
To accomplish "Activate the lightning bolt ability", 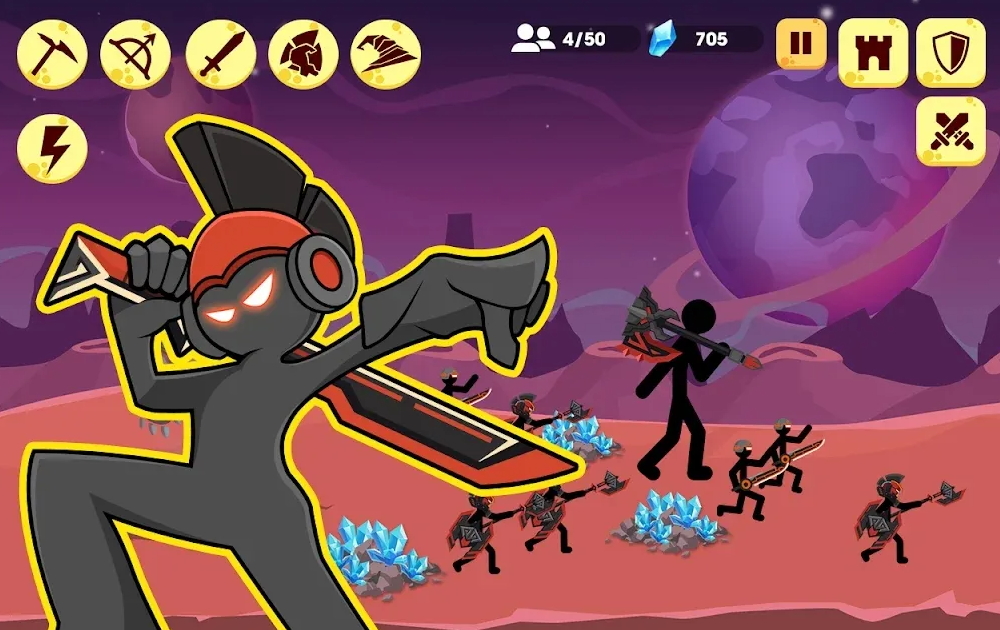I will [x=52, y=148].
